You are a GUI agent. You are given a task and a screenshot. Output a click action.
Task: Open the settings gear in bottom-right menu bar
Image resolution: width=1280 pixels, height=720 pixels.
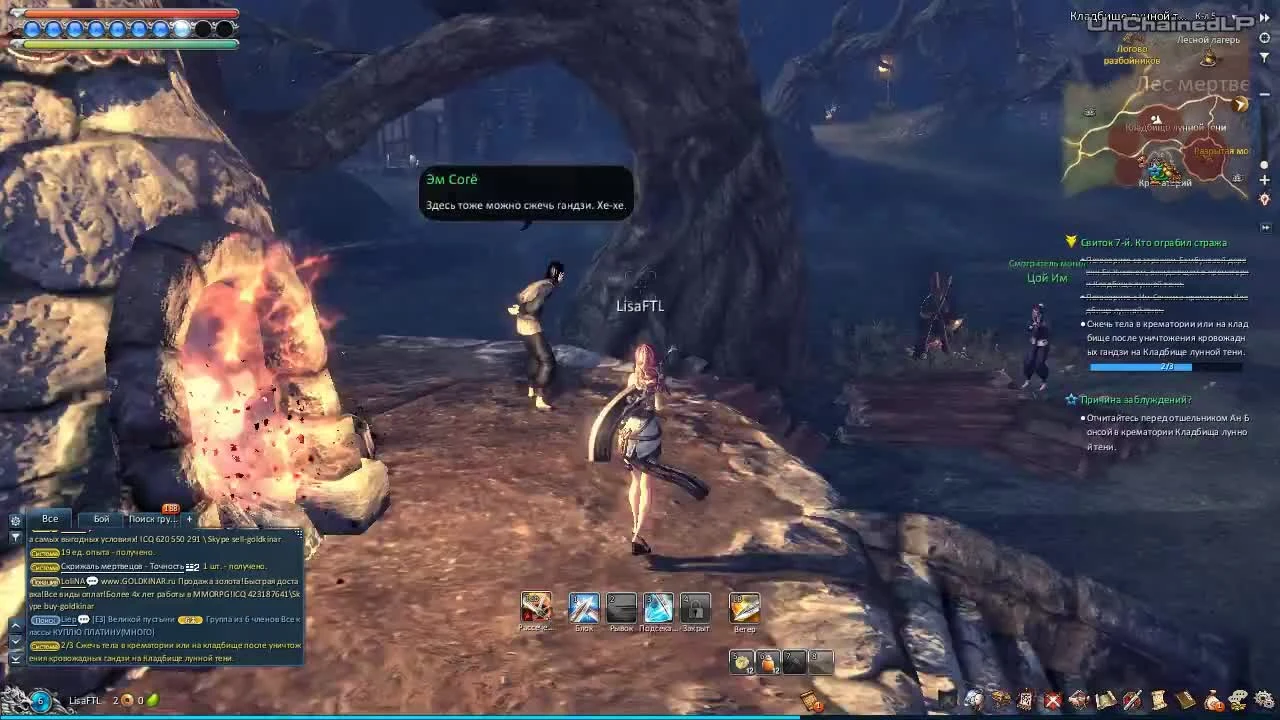point(1264,700)
